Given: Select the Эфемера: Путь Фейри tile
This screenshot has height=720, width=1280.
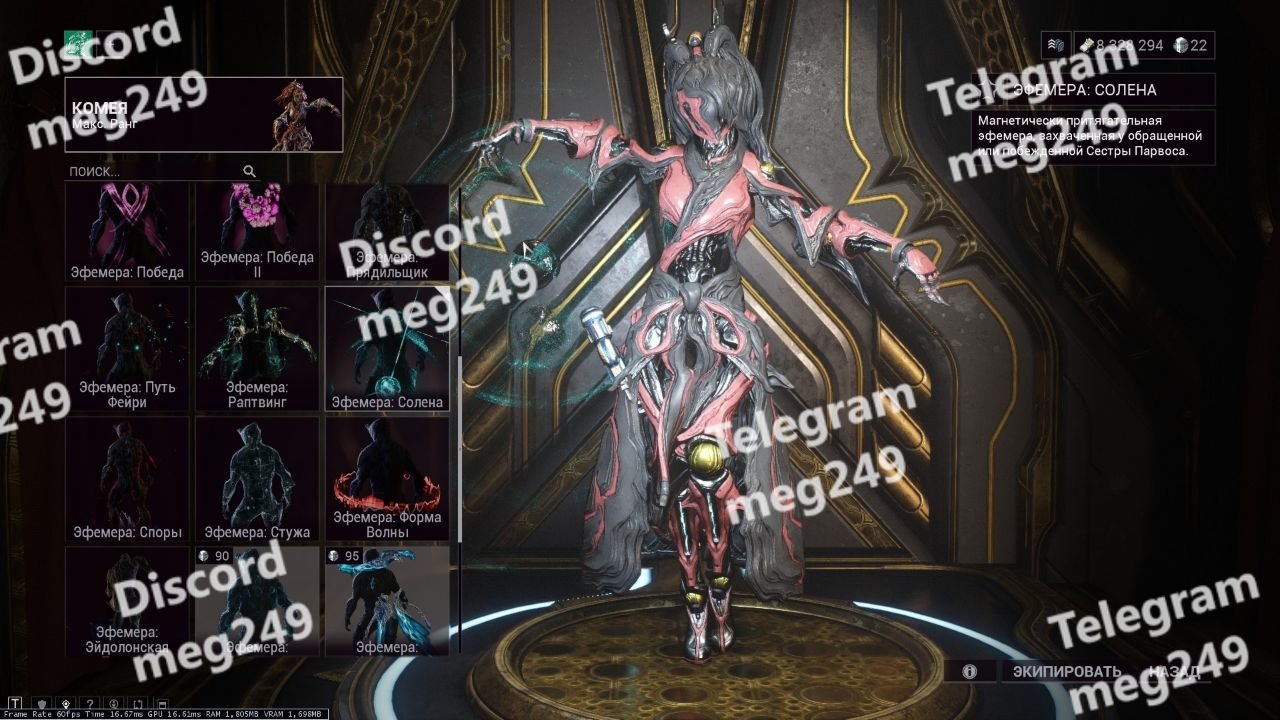Looking at the screenshot, I should tap(127, 349).
